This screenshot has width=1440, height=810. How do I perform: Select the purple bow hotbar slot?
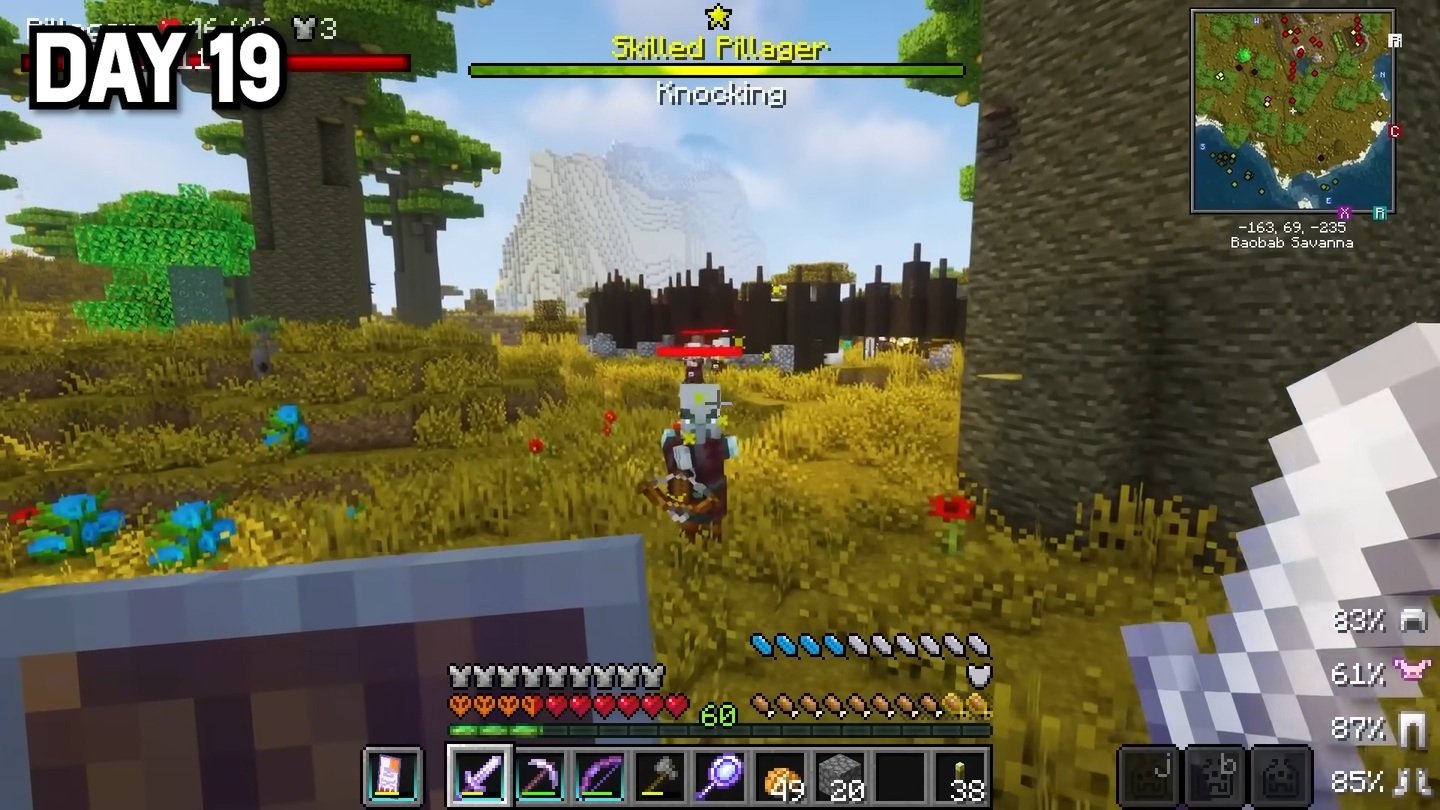pos(600,776)
